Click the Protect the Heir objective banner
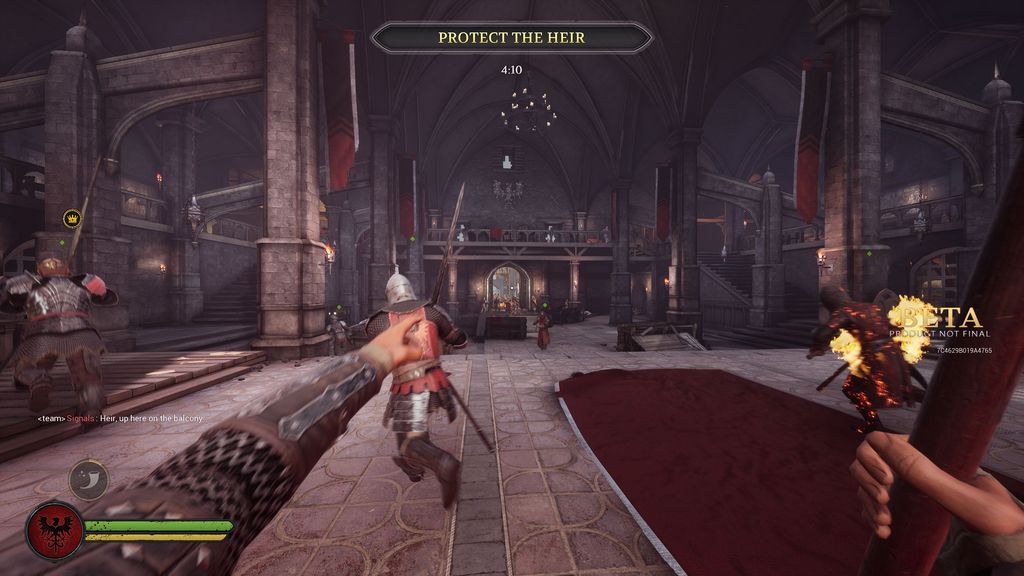Viewport: 1024px width, 576px height. click(511, 38)
